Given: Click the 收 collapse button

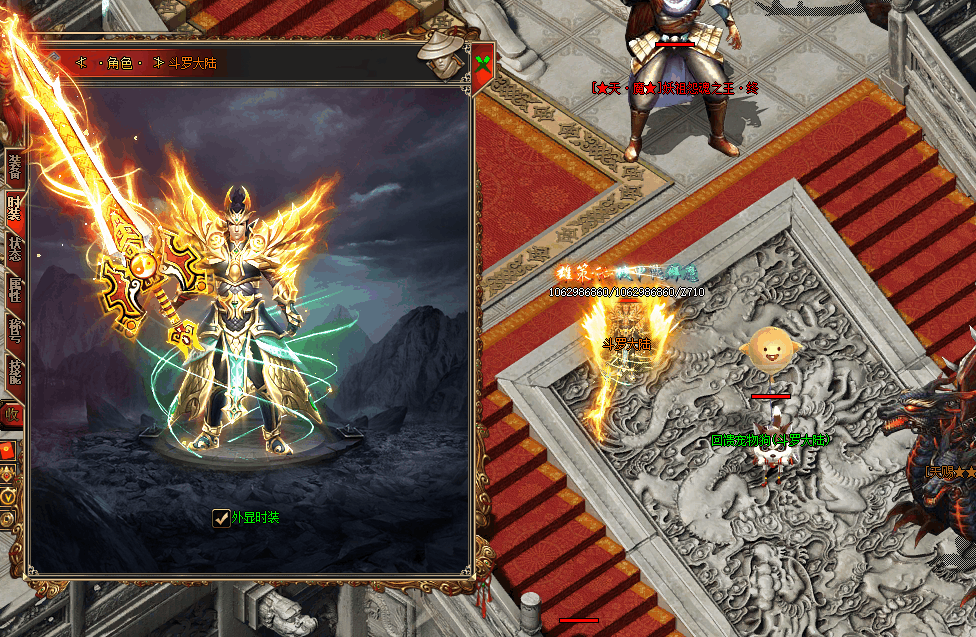Looking at the screenshot, I should pos(12,413).
